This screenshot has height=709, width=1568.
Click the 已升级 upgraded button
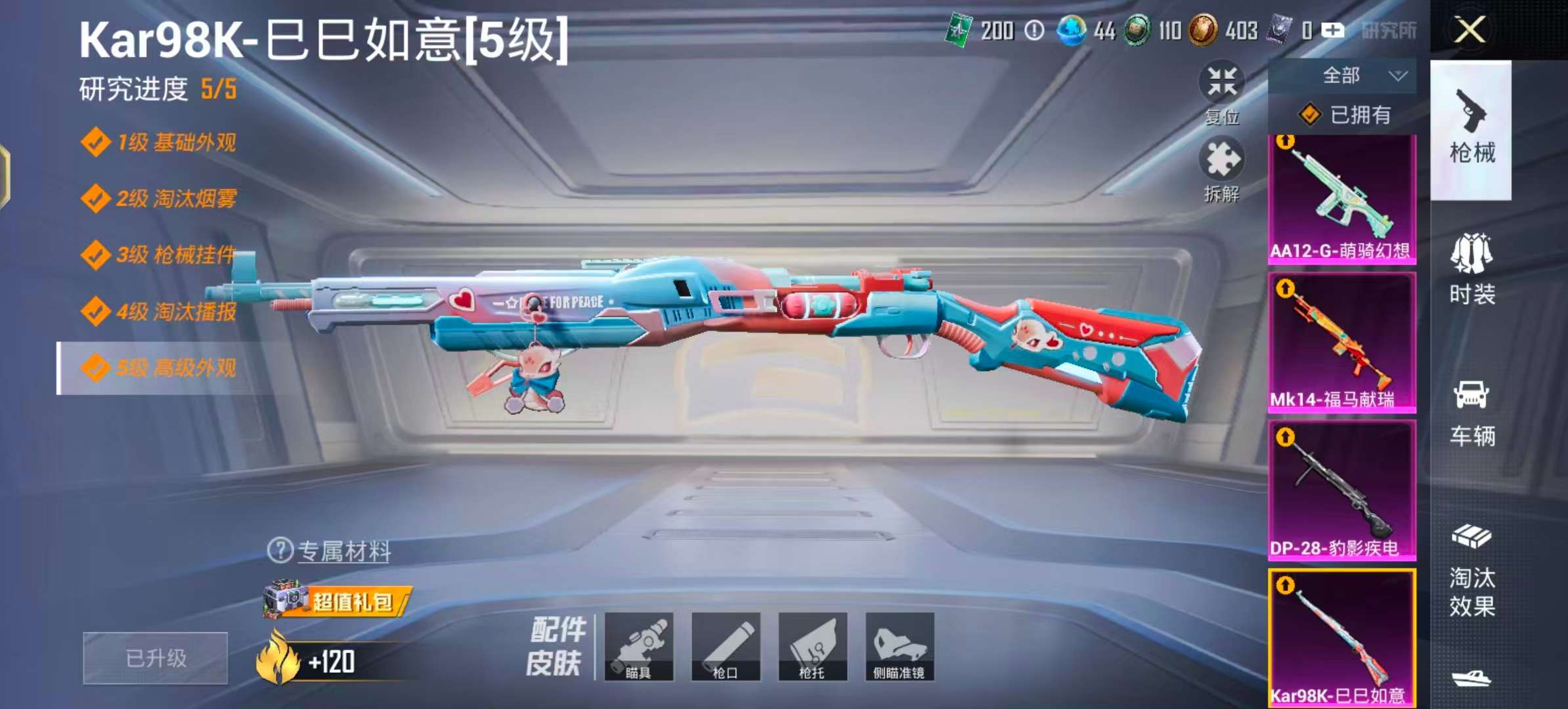point(154,656)
